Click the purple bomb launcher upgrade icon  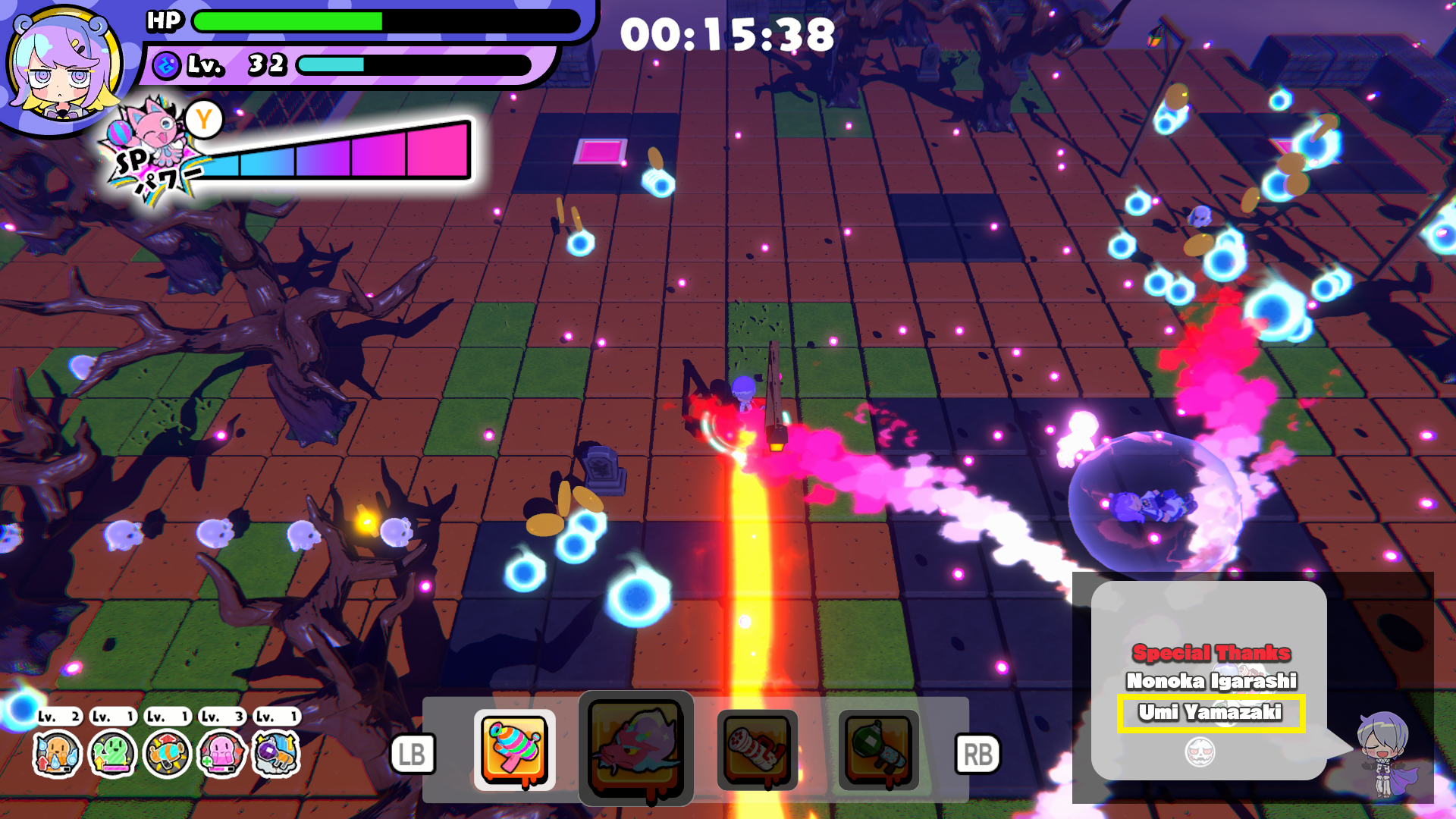pos(276,754)
